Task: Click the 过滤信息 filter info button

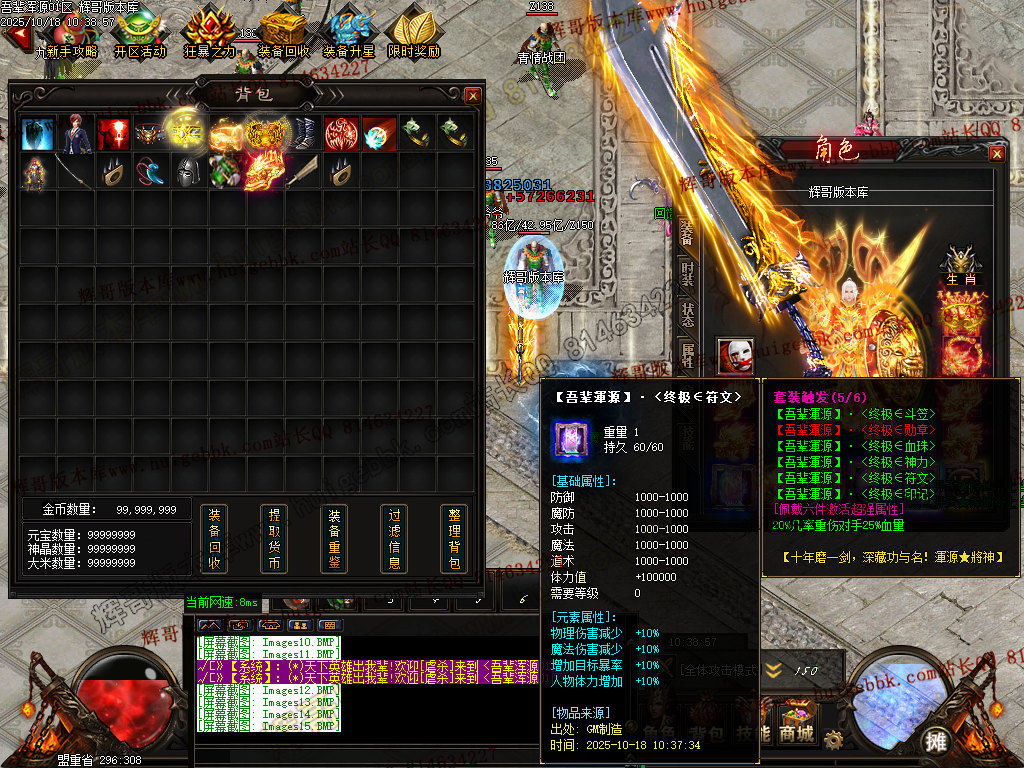Action: coord(394,539)
